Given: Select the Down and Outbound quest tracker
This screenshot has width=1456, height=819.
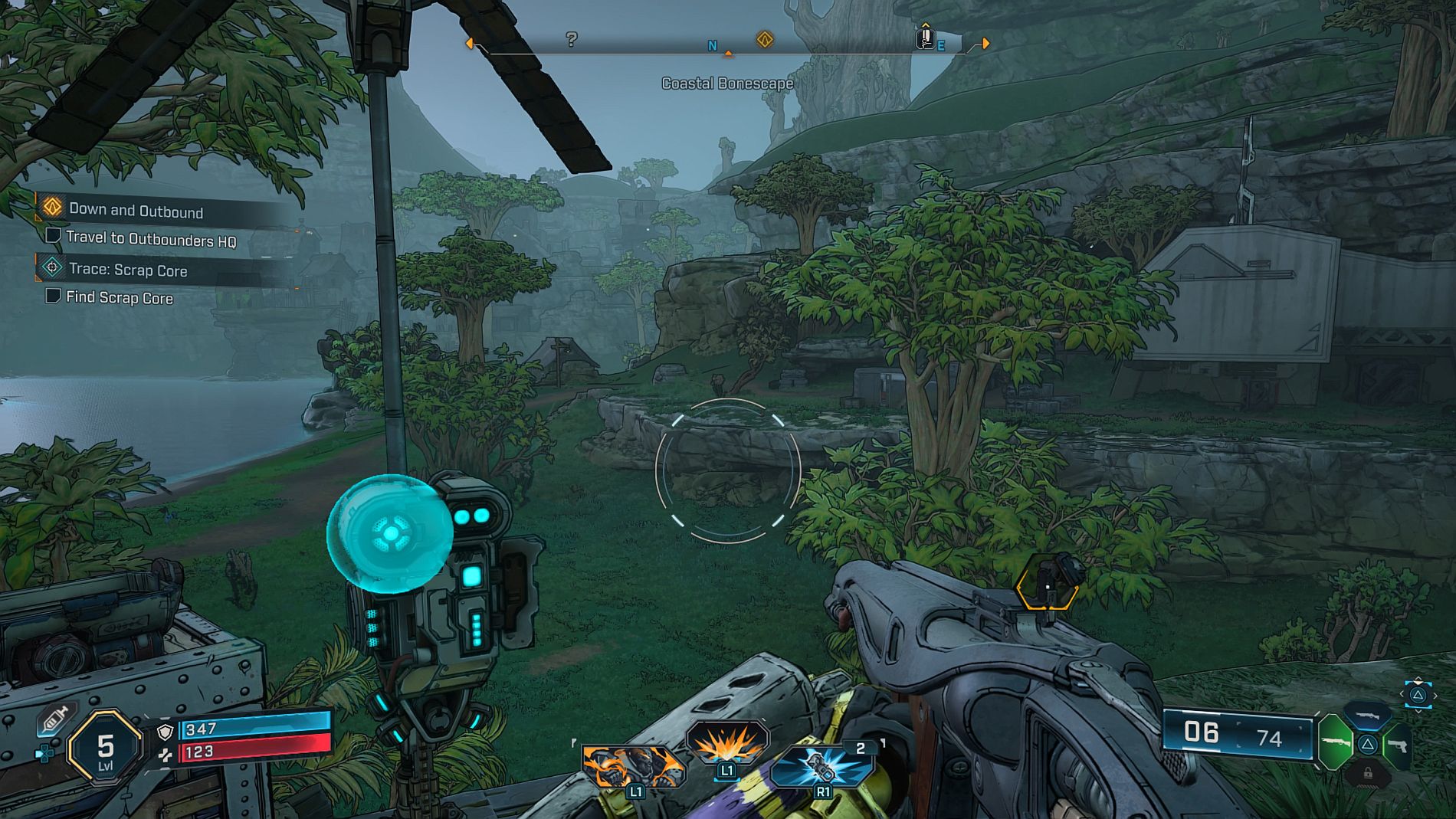Looking at the screenshot, I should tap(136, 210).
